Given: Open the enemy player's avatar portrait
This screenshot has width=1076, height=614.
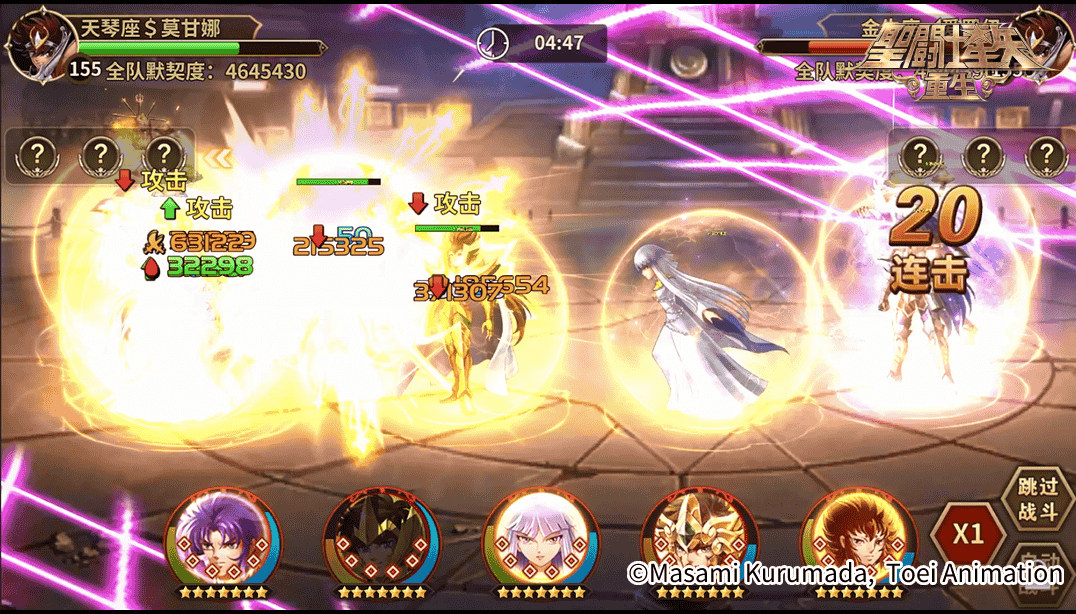Looking at the screenshot, I should 1043,40.
